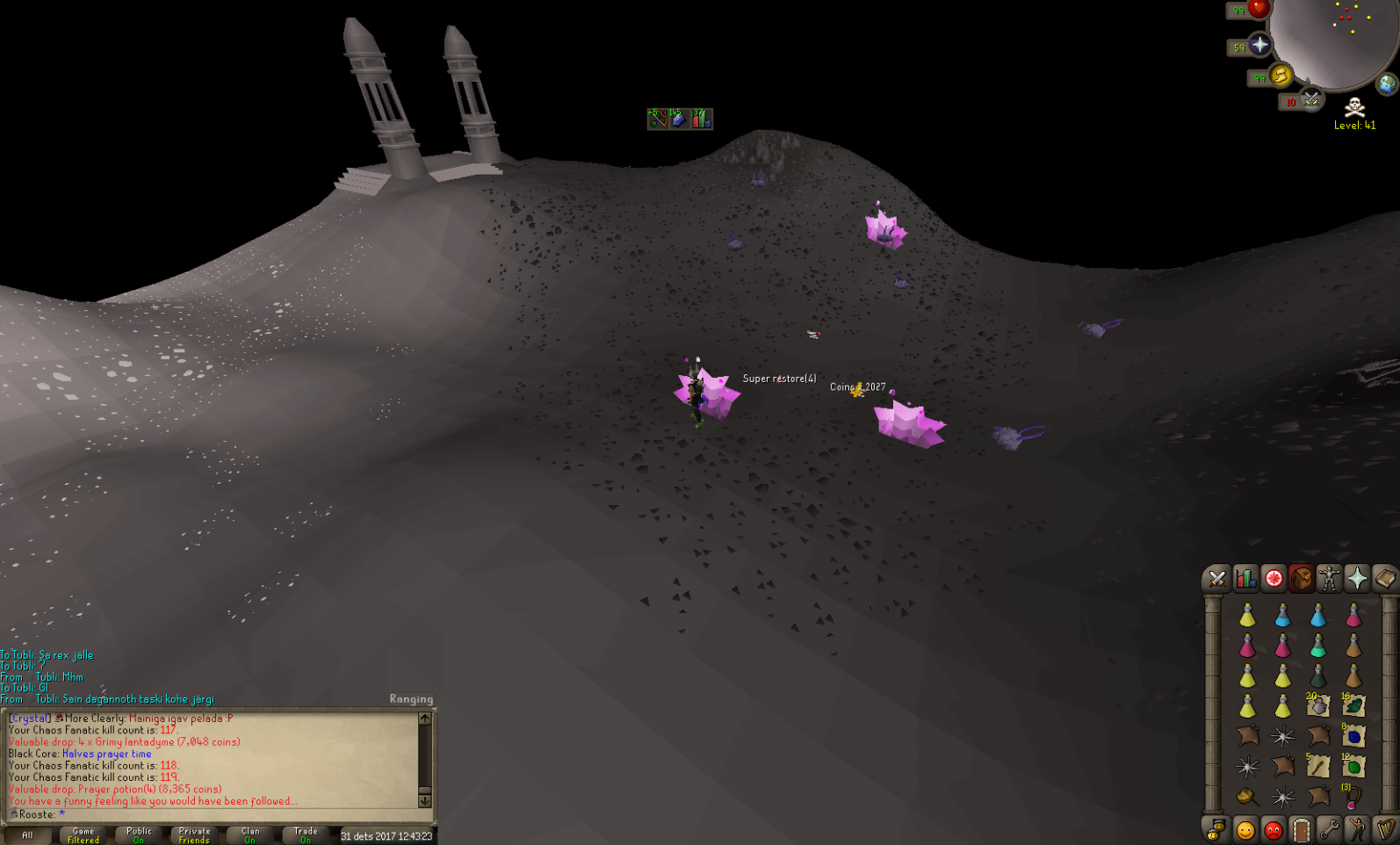Image resolution: width=1400 pixels, height=845 pixels.
Task: Open the Inventory tab
Action: point(1301,579)
